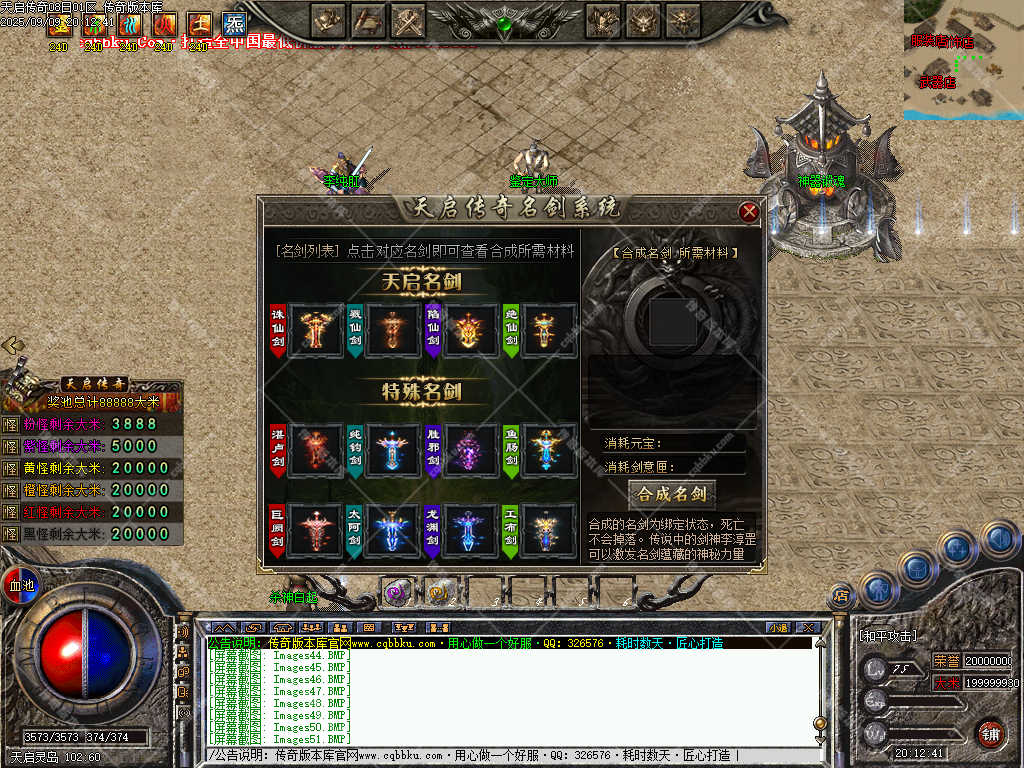The width and height of the screenshot is (1024, 768).
Task: Select the 太阿剑 sword slot
Action: pyautogui.click(x=392, y=531)
